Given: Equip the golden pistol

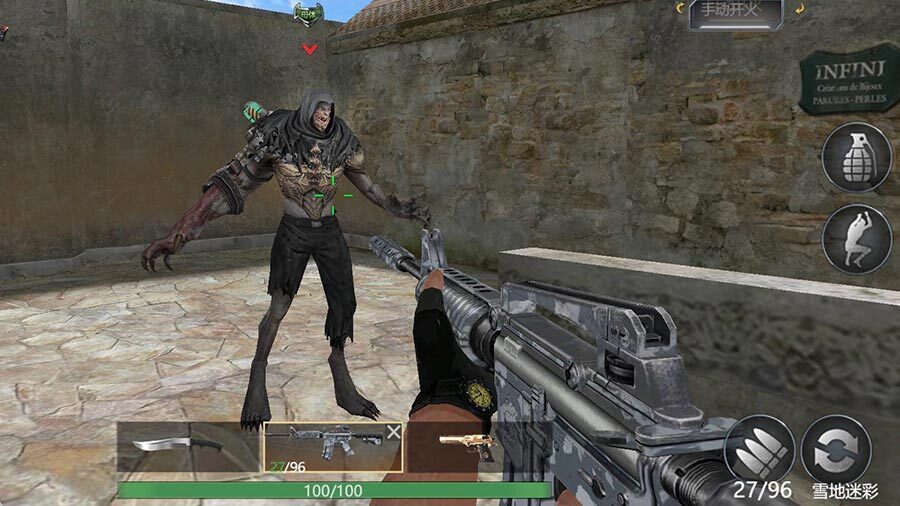Looking at the screenshot, I should [x=466, y=445].
